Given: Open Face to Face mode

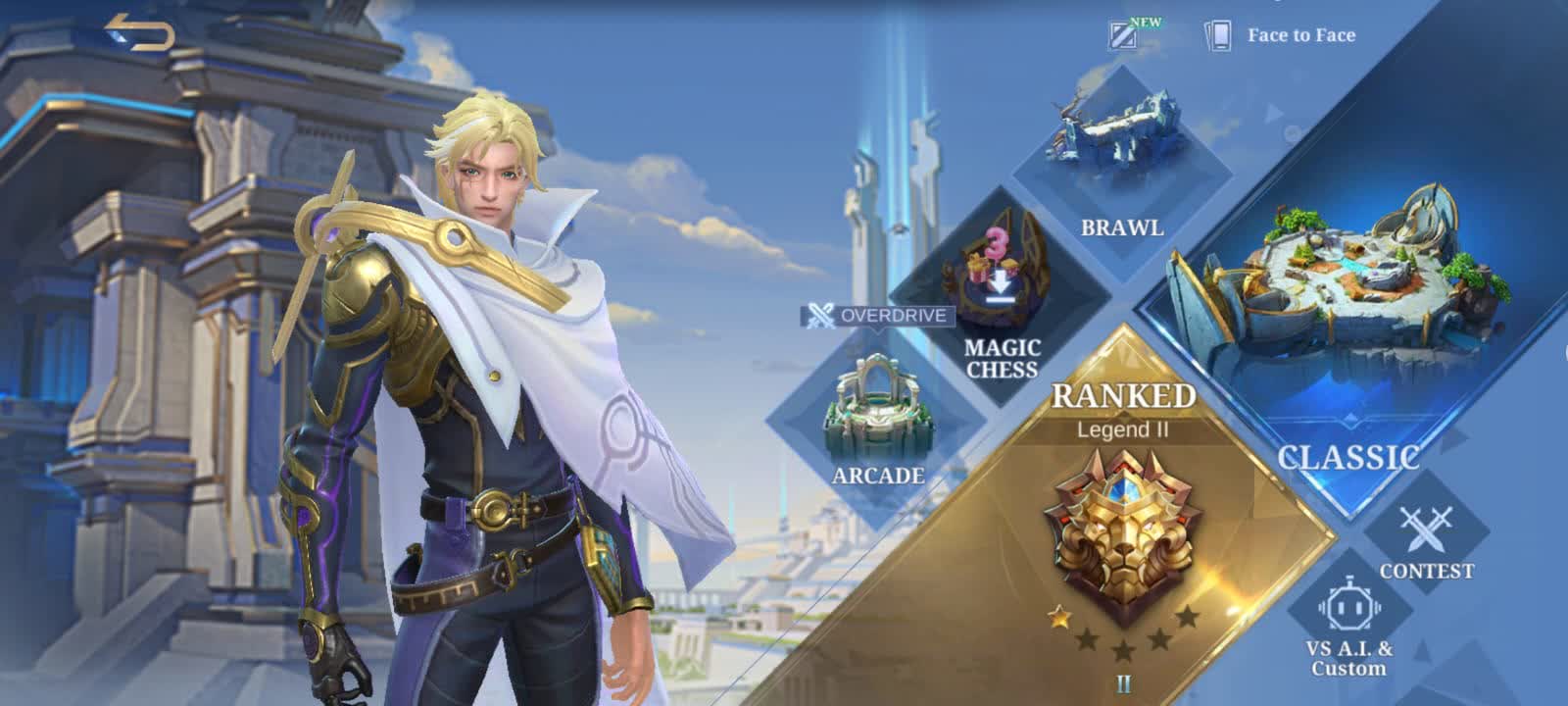Looking at the screenshot, I should pos(1282,35).
